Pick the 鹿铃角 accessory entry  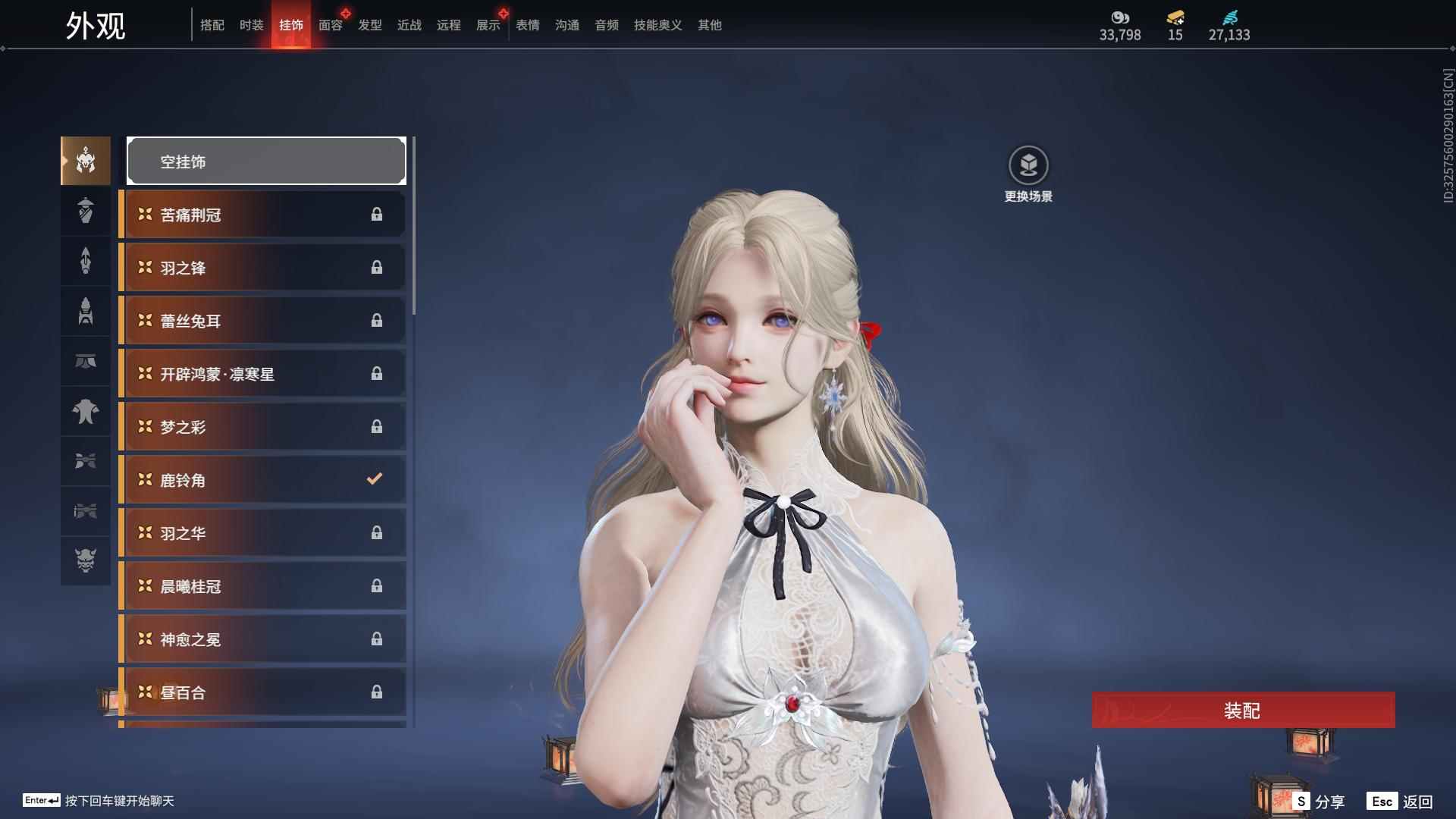pos(262,480)
